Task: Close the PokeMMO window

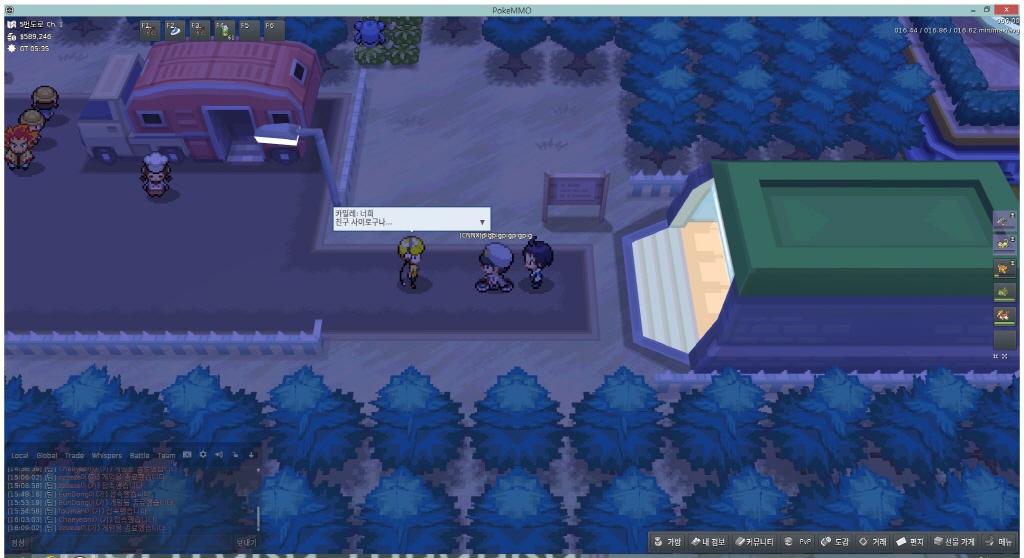Action: [x=1006, y=9]
